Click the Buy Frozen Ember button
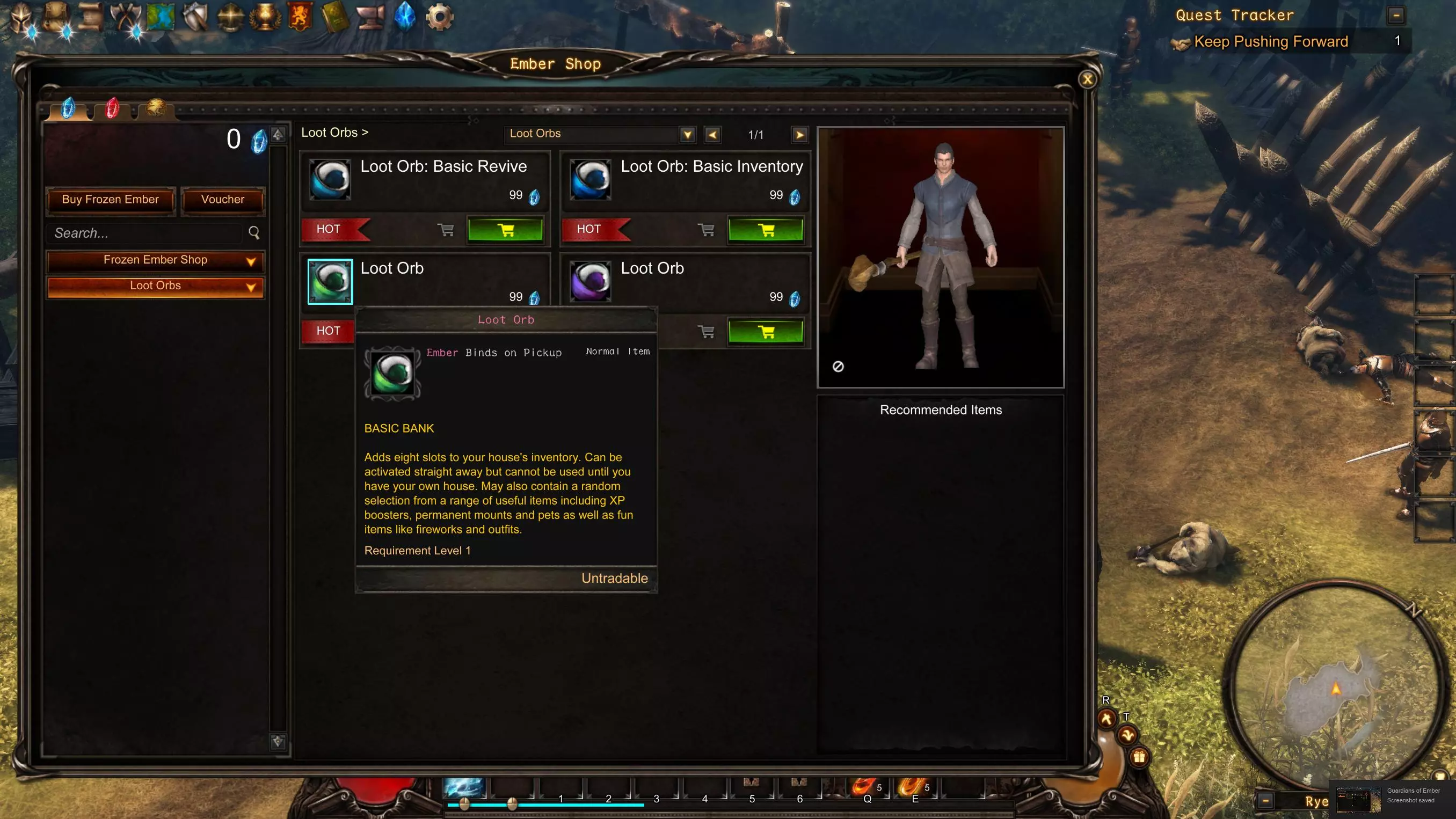Viewport: 1456px width, 819px height. point(110,200)
